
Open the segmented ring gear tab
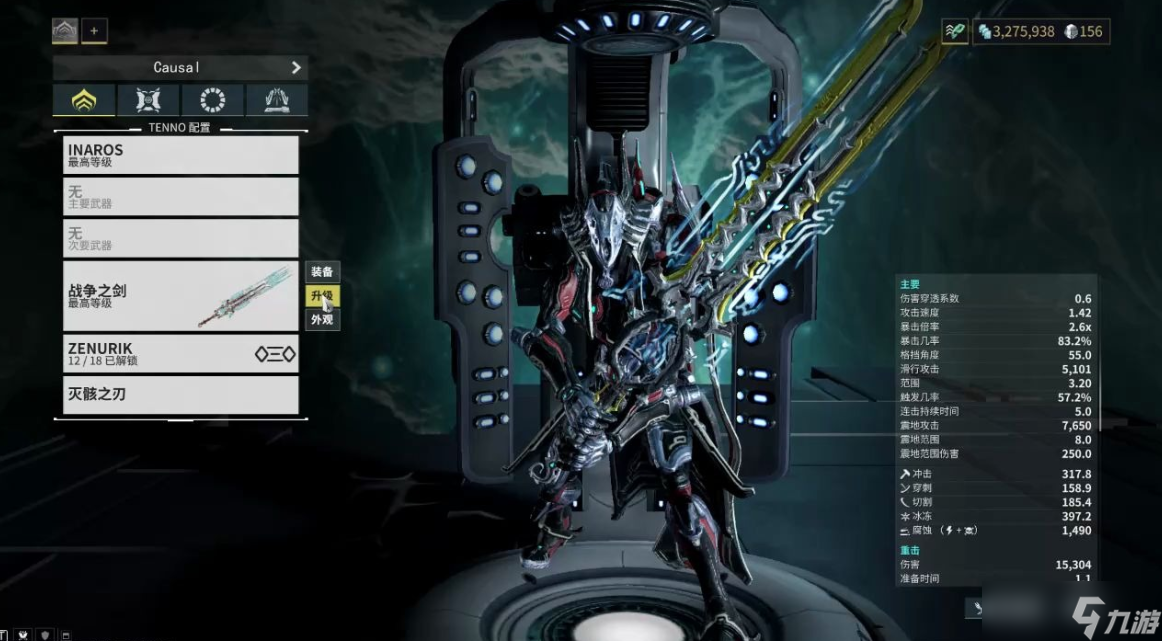[212, 100]
